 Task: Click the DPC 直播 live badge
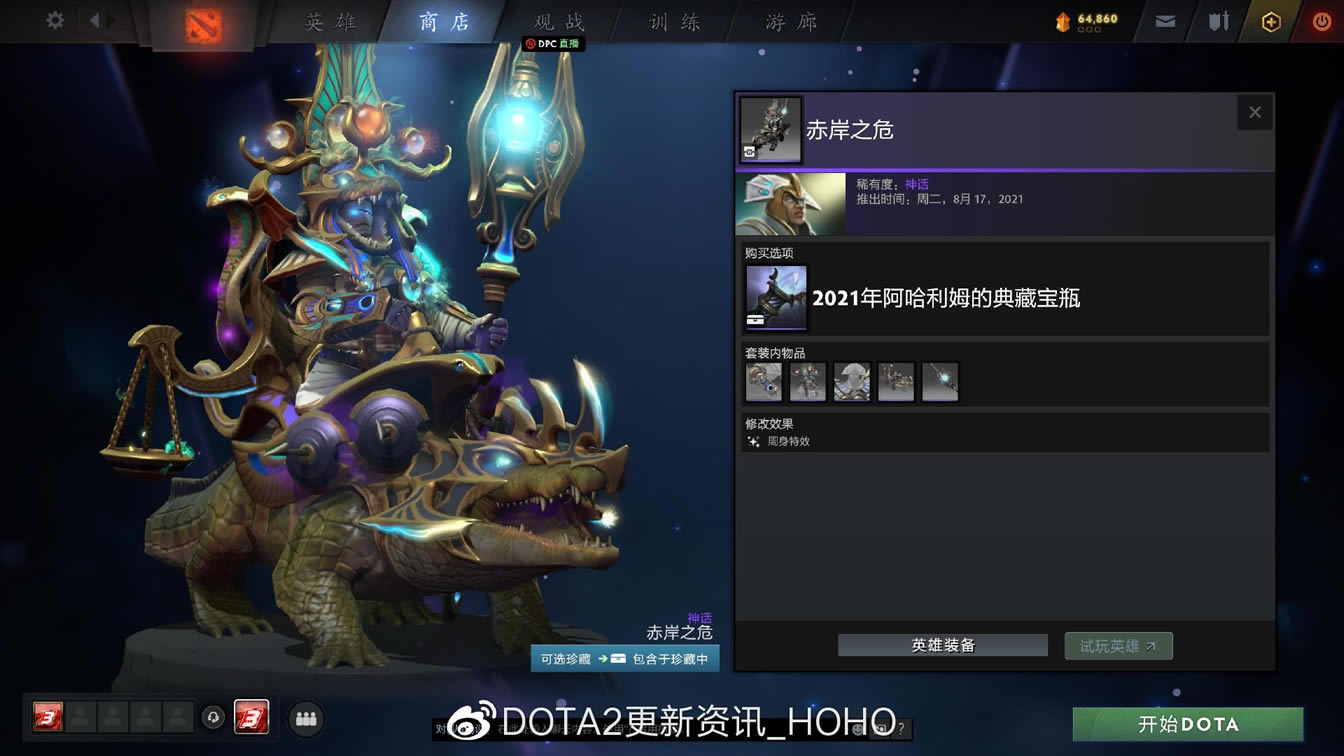point(551,44)
